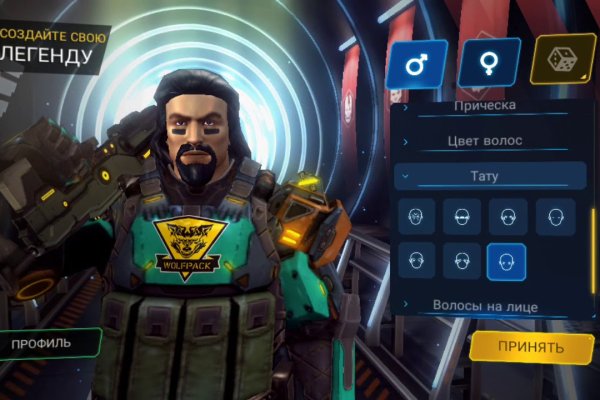Expand the Волосы на лице section

click(485, 305)
